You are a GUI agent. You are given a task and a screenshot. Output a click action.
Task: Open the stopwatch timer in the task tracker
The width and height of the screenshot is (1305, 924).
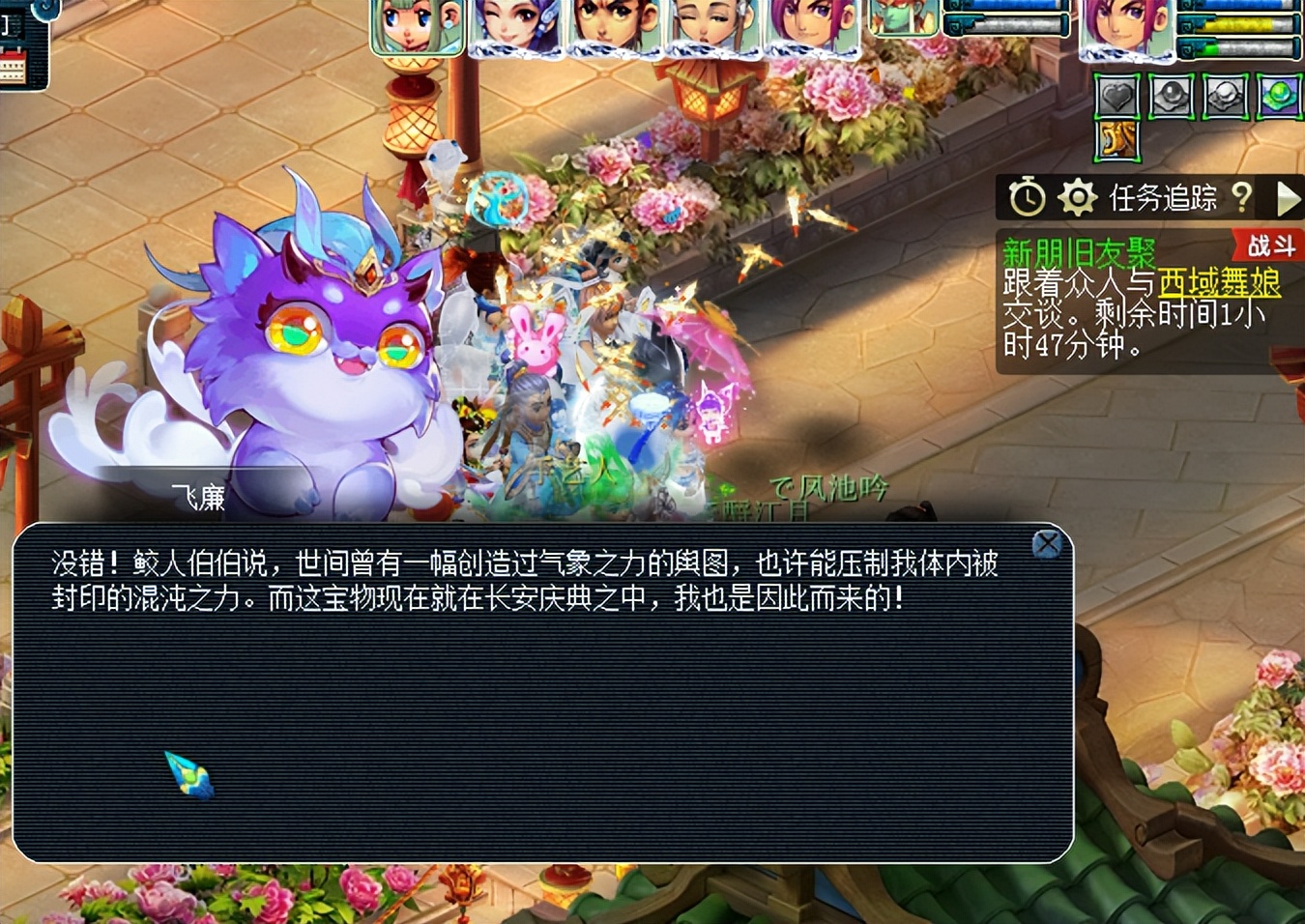(x=1026, y=195)
